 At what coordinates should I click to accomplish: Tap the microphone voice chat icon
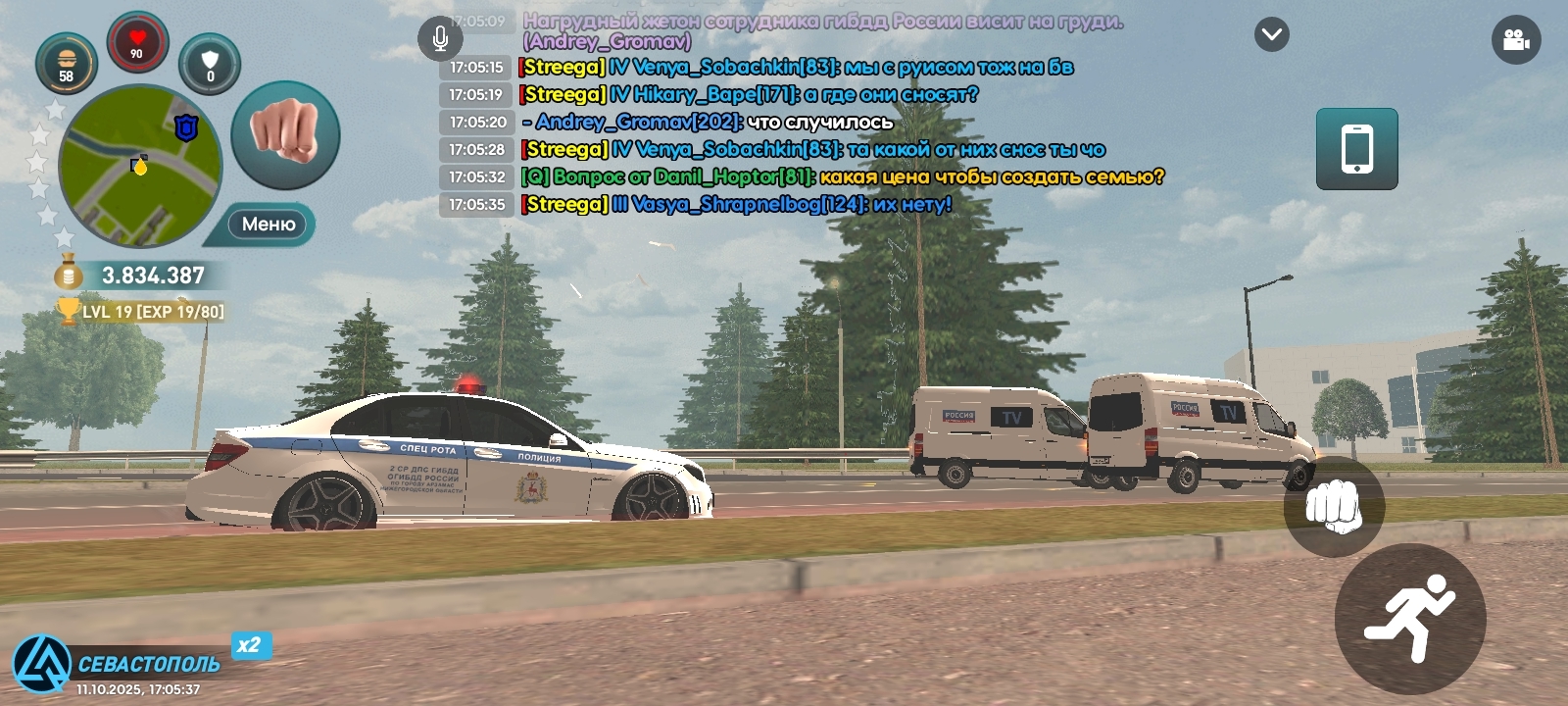tap(440, 38)
